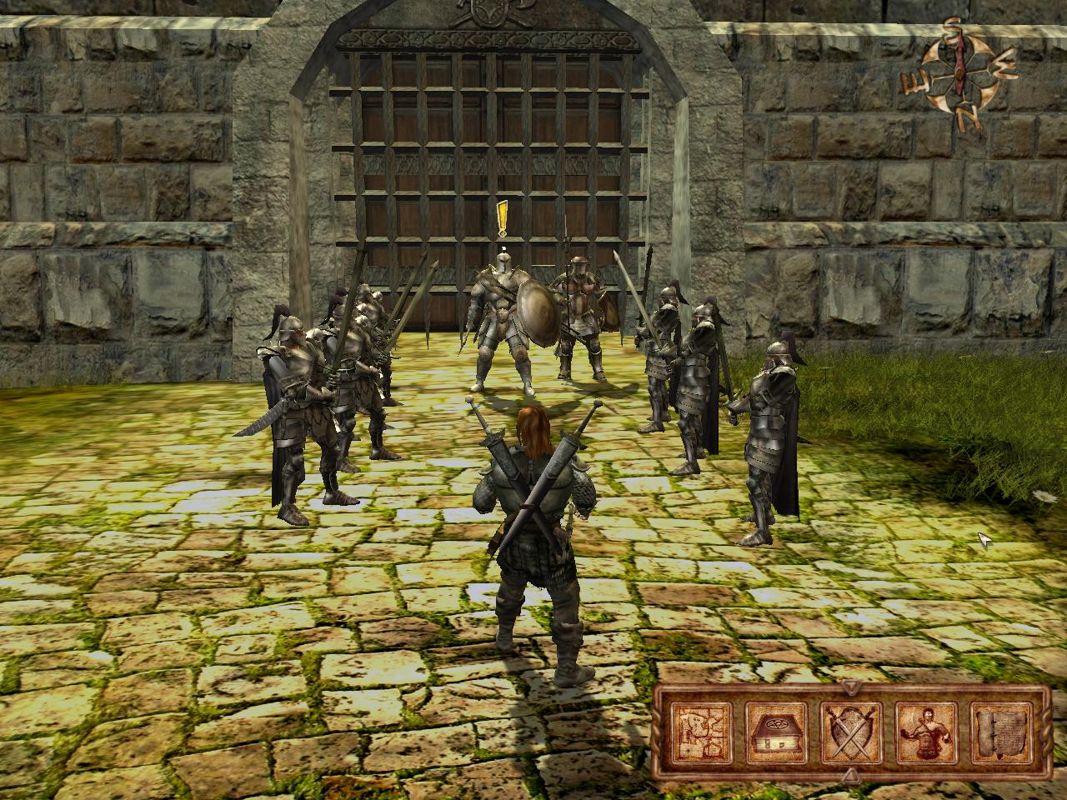Click the toolbar's bottom up-arrow
Screen dimensions: 1067x800
[850, 775]
